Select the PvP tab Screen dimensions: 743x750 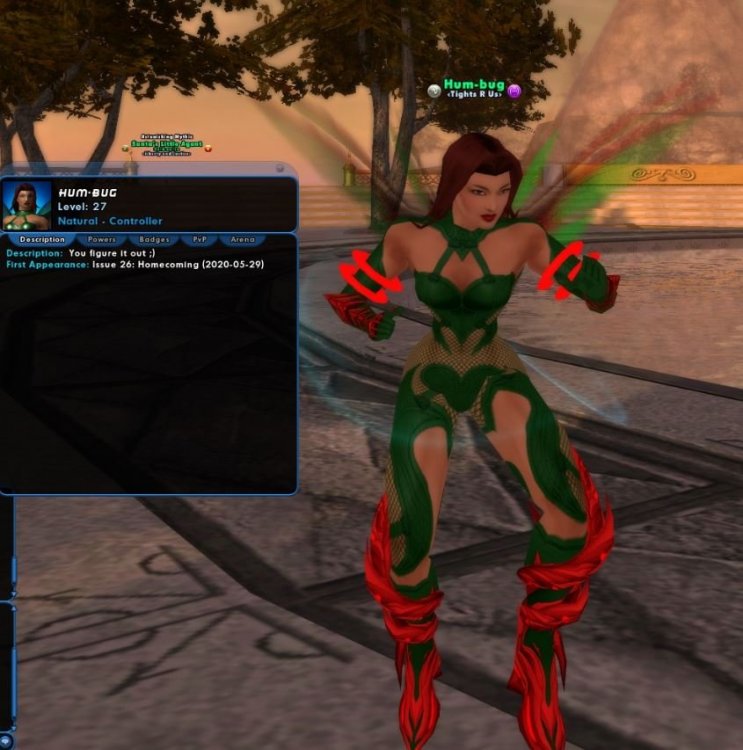coord(199,240)
